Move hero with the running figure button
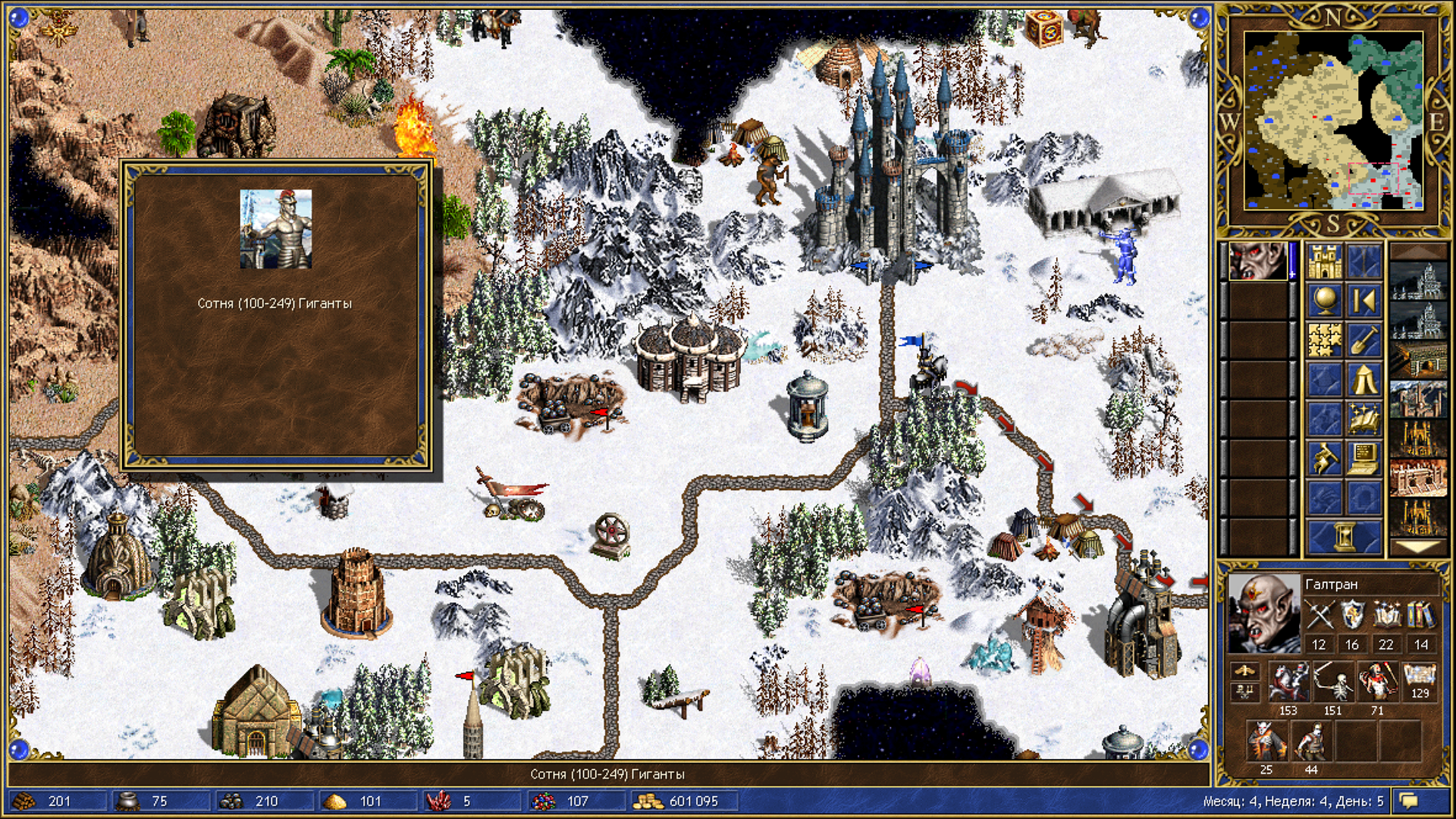The width and height of the screenshot is (1456, 819). [1324, 459]
